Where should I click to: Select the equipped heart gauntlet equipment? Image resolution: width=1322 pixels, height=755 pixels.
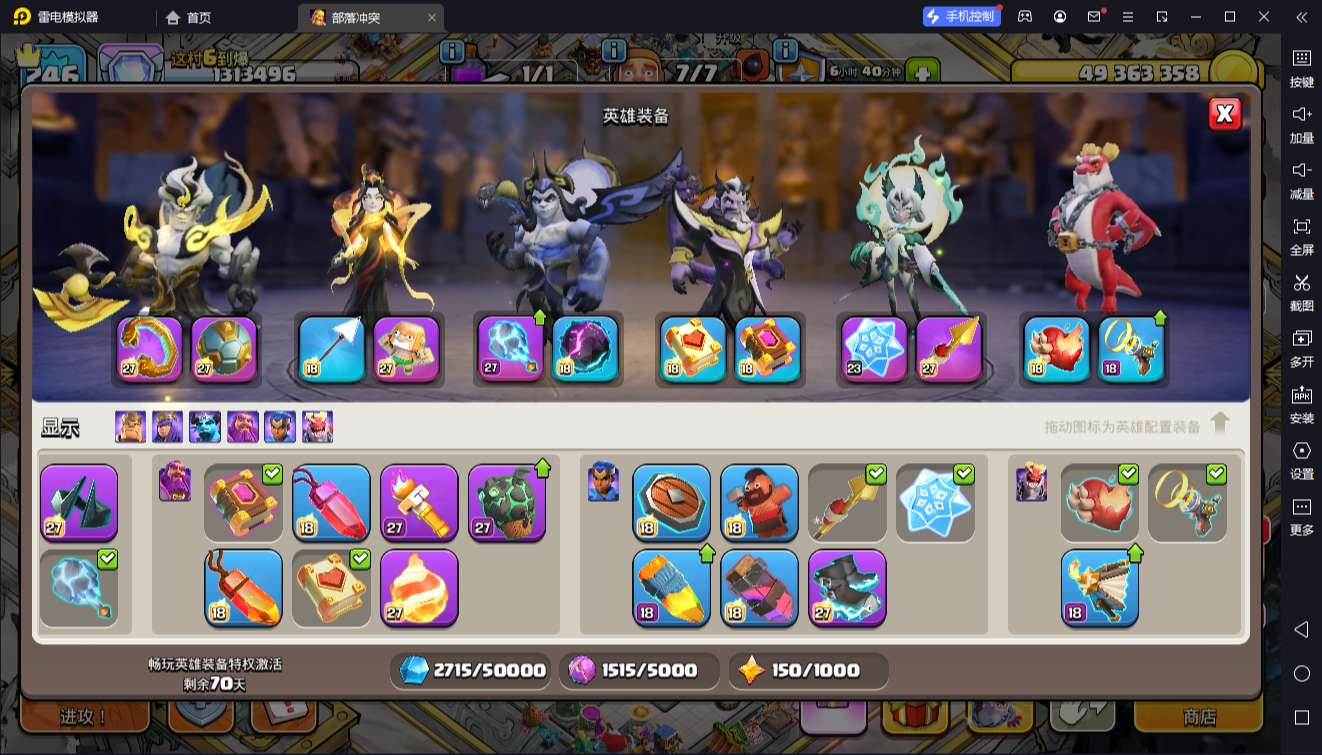coord(1057,349)
